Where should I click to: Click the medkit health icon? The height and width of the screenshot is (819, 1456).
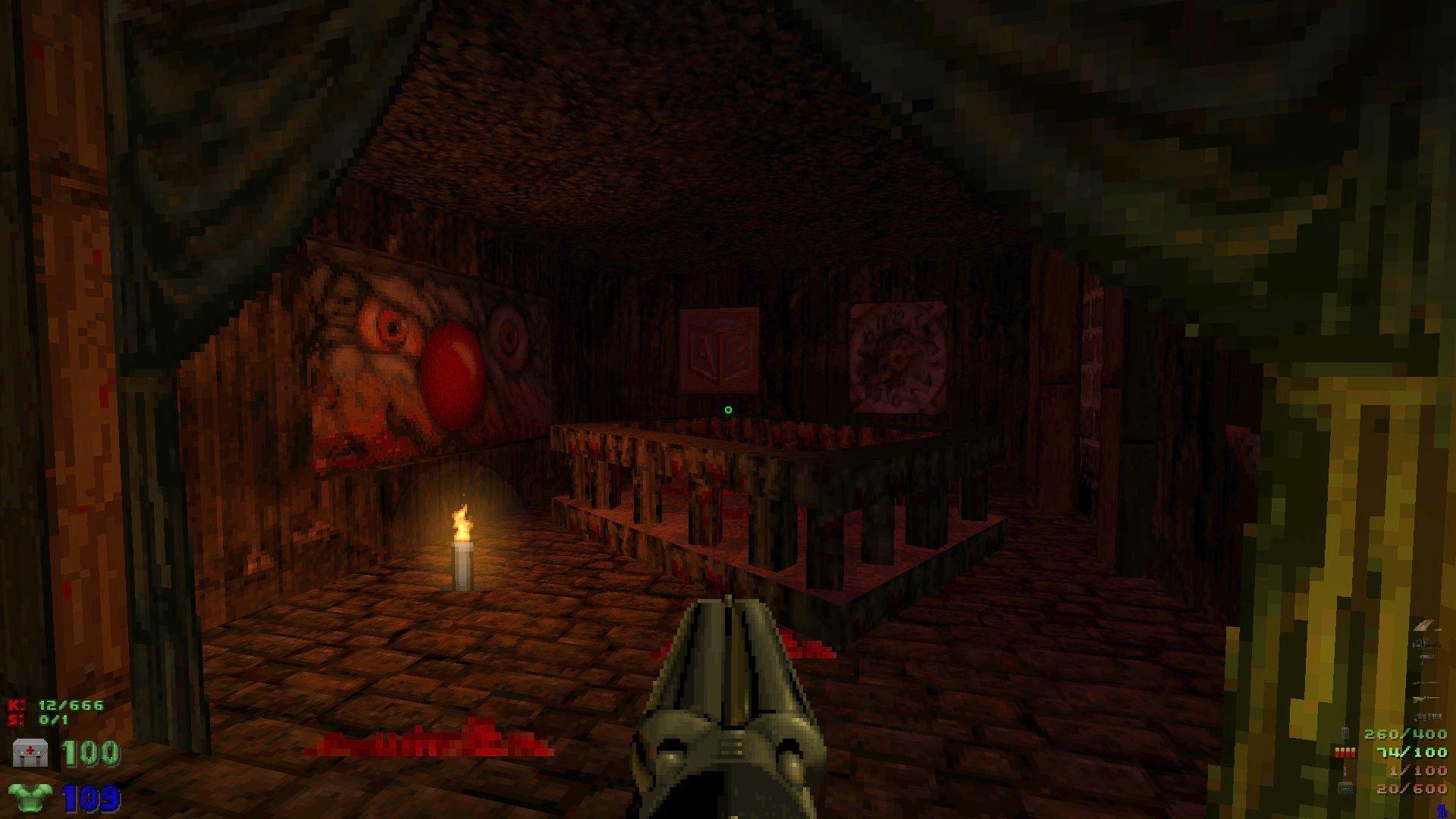coord(30,752)
